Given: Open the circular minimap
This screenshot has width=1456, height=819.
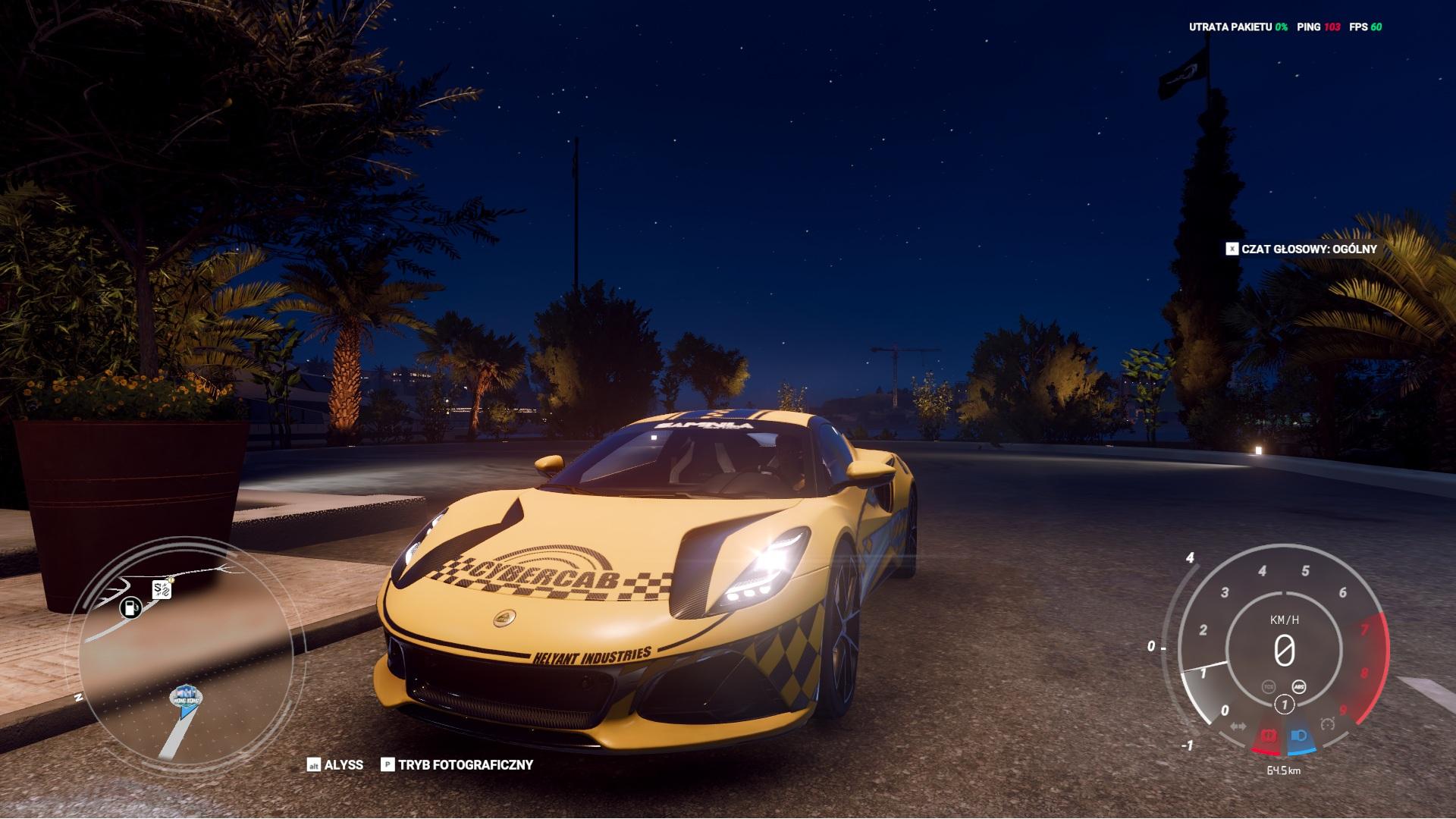Looking at the screenshot, I should [191, 652].
